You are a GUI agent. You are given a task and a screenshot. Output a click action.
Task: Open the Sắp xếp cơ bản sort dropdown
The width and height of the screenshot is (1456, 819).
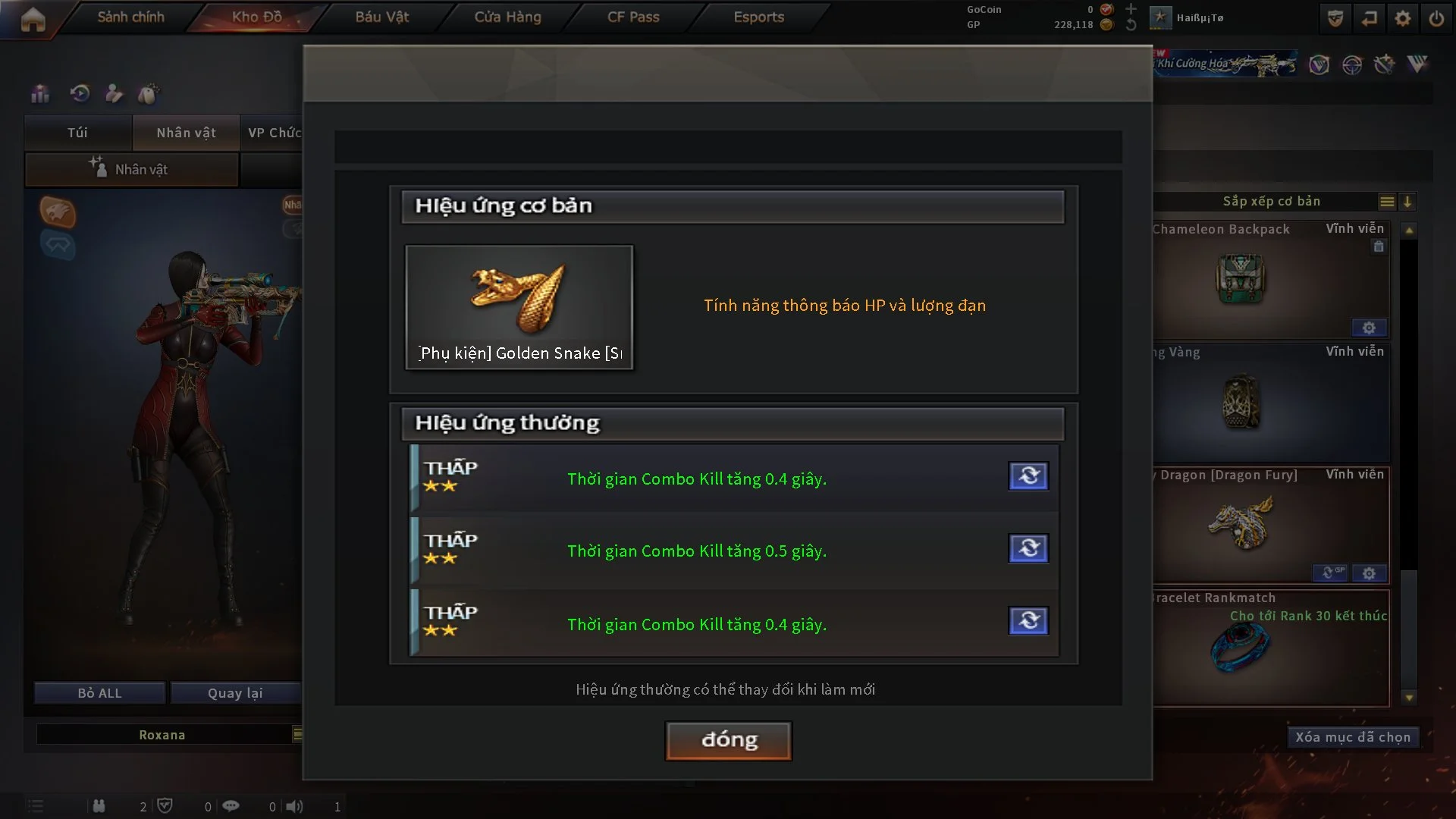click(1272, 201)
